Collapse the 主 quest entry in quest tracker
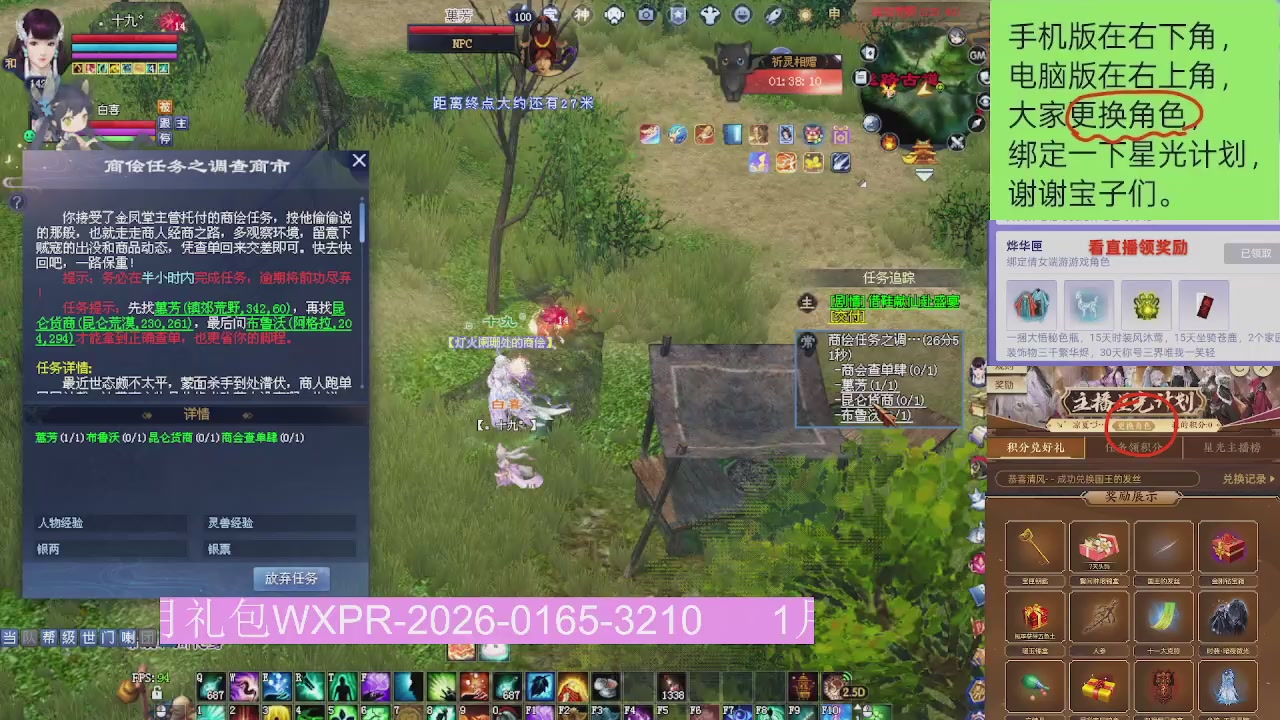The height and width of the screenshot is (720, 1280). click(805, 301)
